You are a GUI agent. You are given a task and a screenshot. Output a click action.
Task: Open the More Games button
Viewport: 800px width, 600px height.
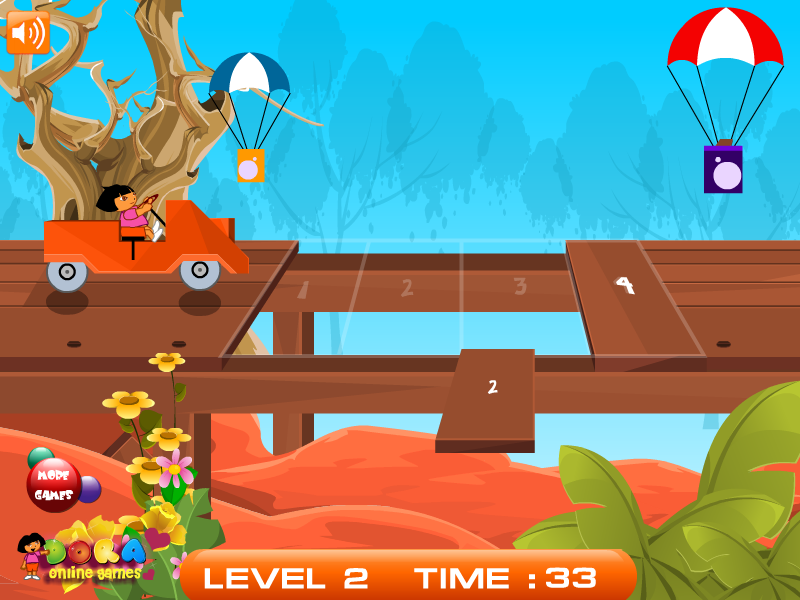point(54,486)
